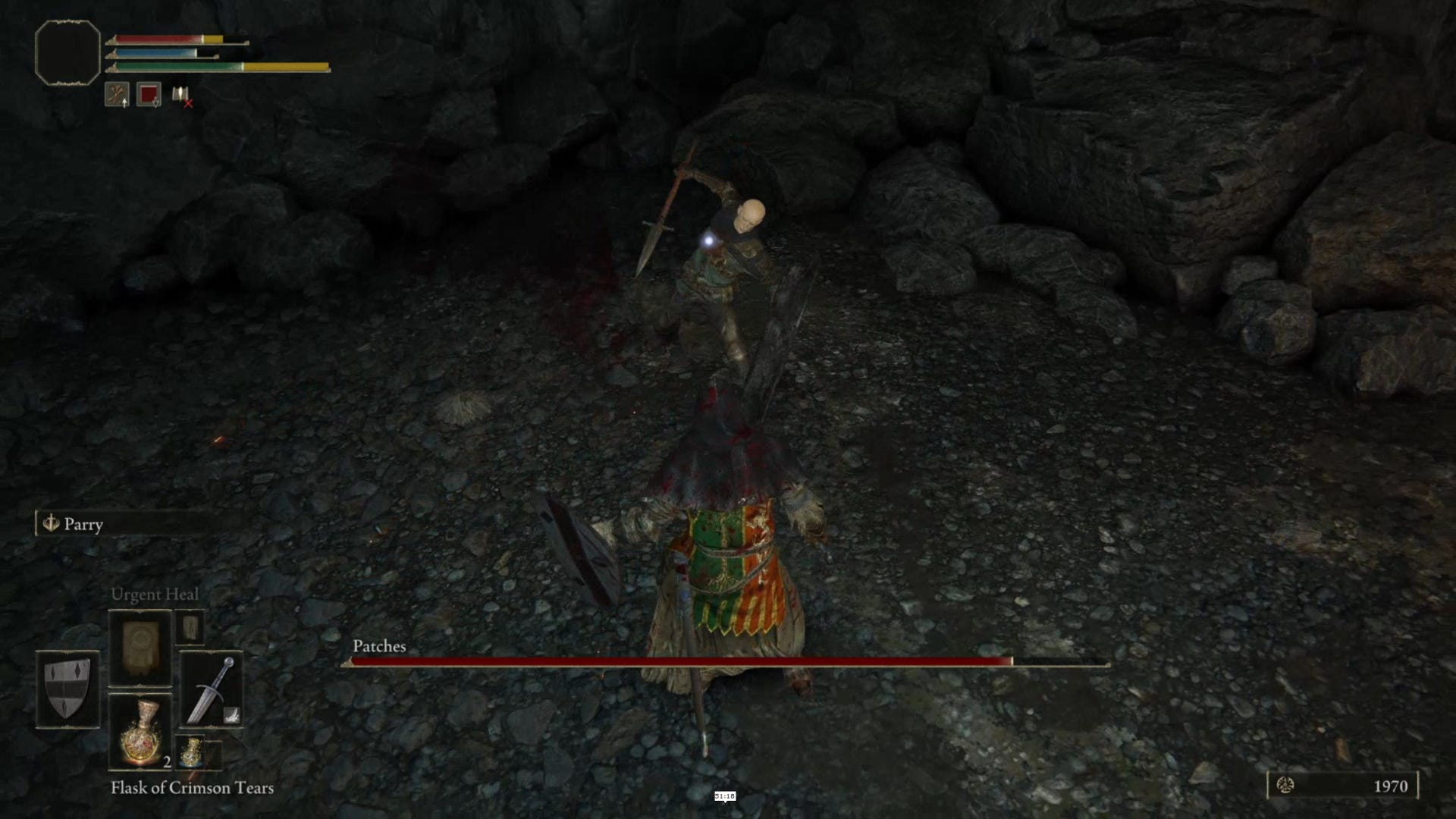
Task: Click the empty octagonal frame beside the bars
Action: (67, 52)
